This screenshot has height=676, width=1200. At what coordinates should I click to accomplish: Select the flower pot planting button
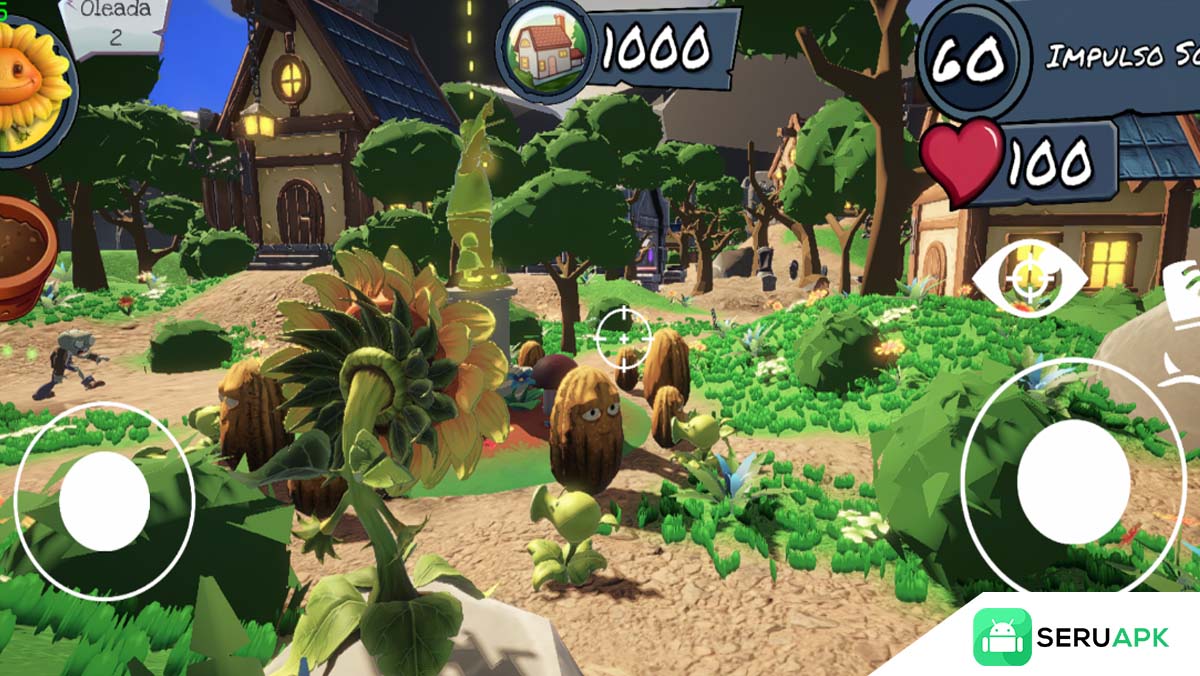tap(24, 256)
